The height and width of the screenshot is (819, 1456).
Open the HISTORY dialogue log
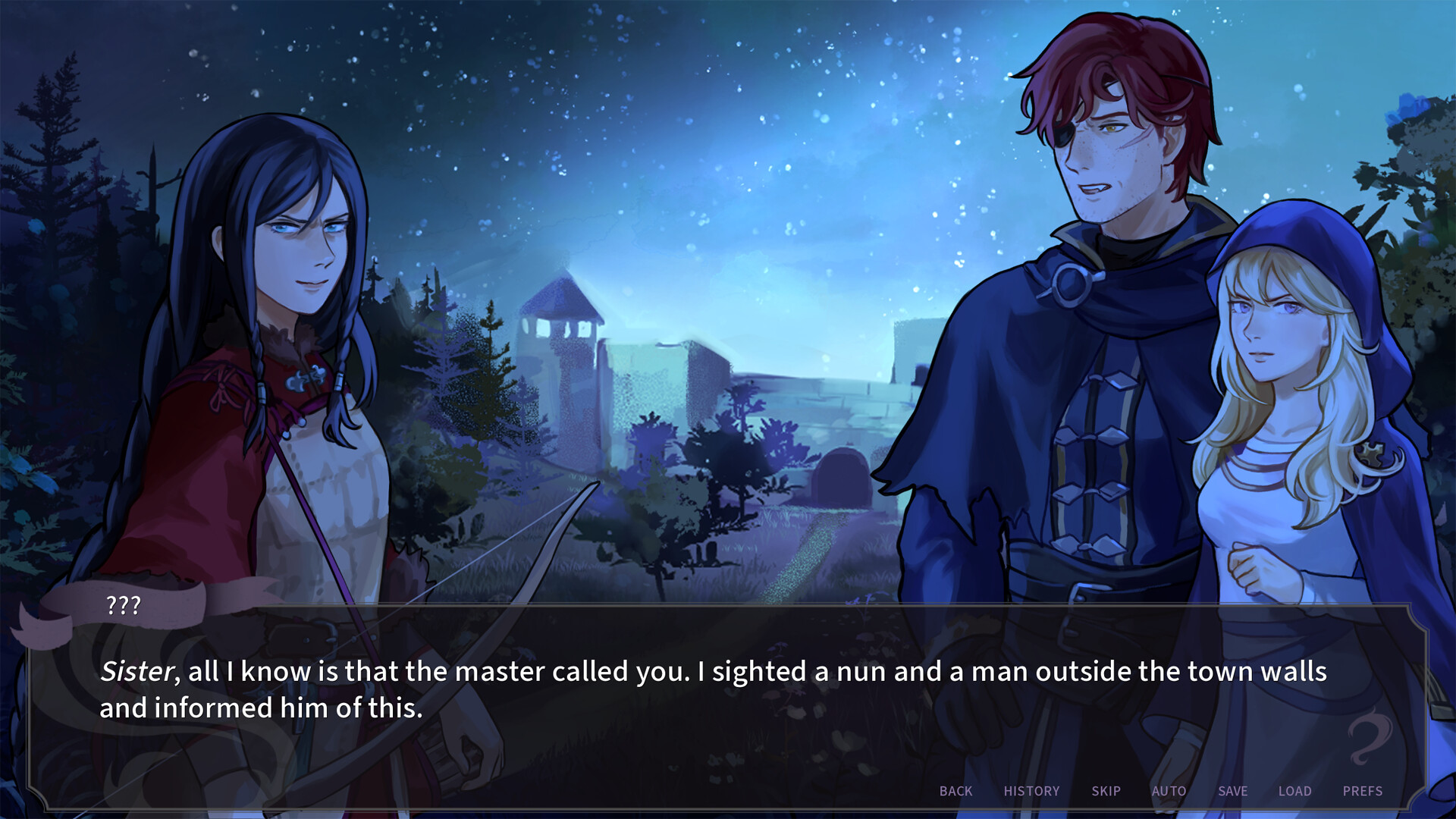click(x=1031, y=791)
